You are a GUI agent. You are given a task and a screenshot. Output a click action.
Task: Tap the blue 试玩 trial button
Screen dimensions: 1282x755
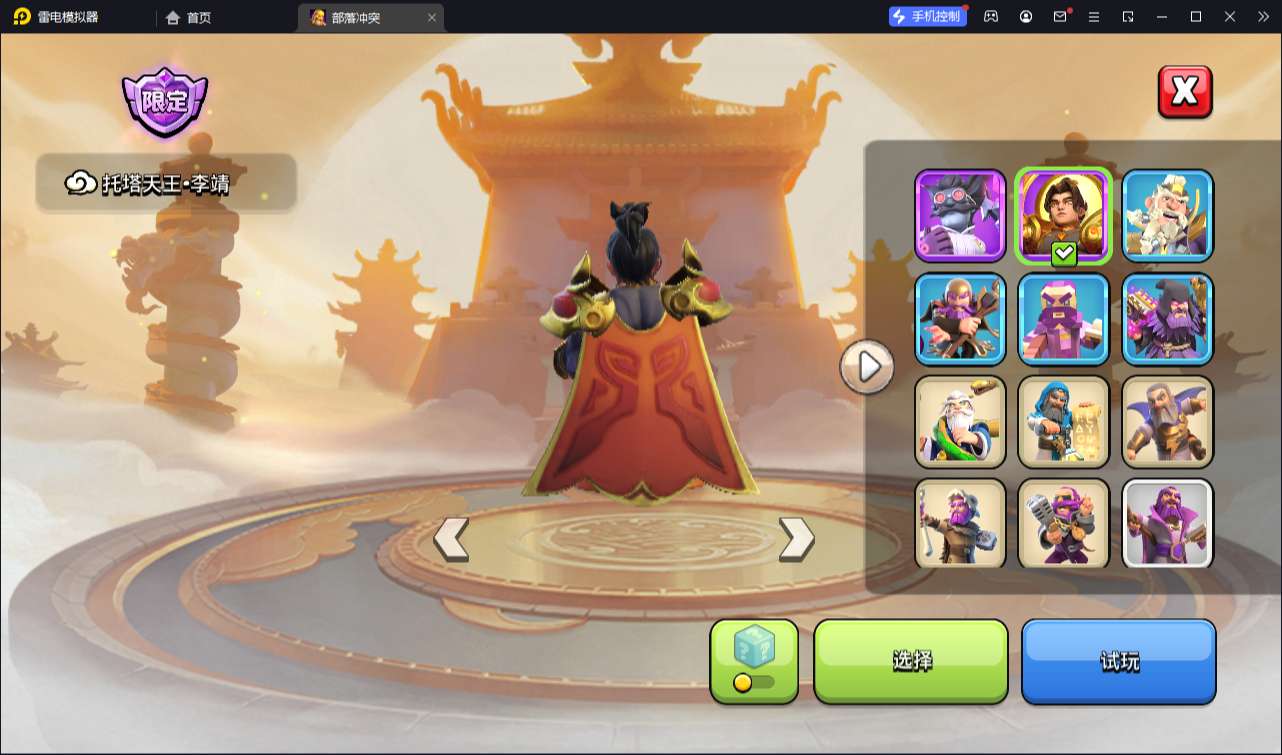tap(1118, 661)
